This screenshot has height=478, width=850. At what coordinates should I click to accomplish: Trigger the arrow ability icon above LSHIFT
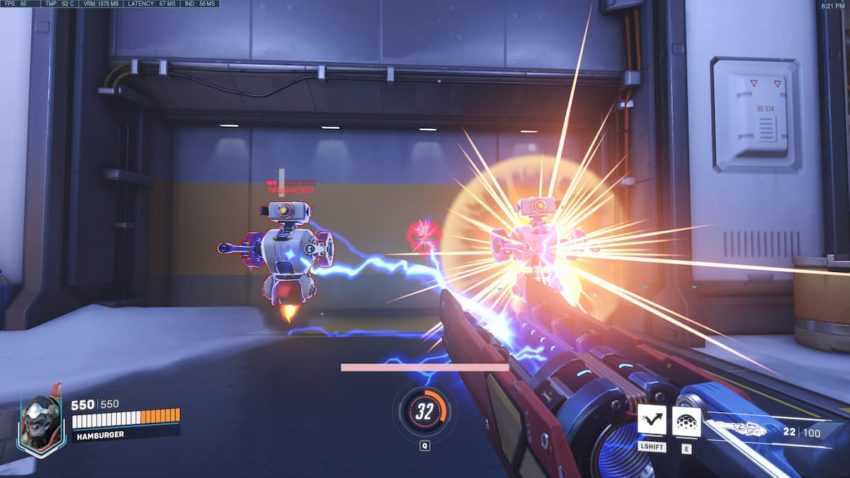click(x=652, y=419)
